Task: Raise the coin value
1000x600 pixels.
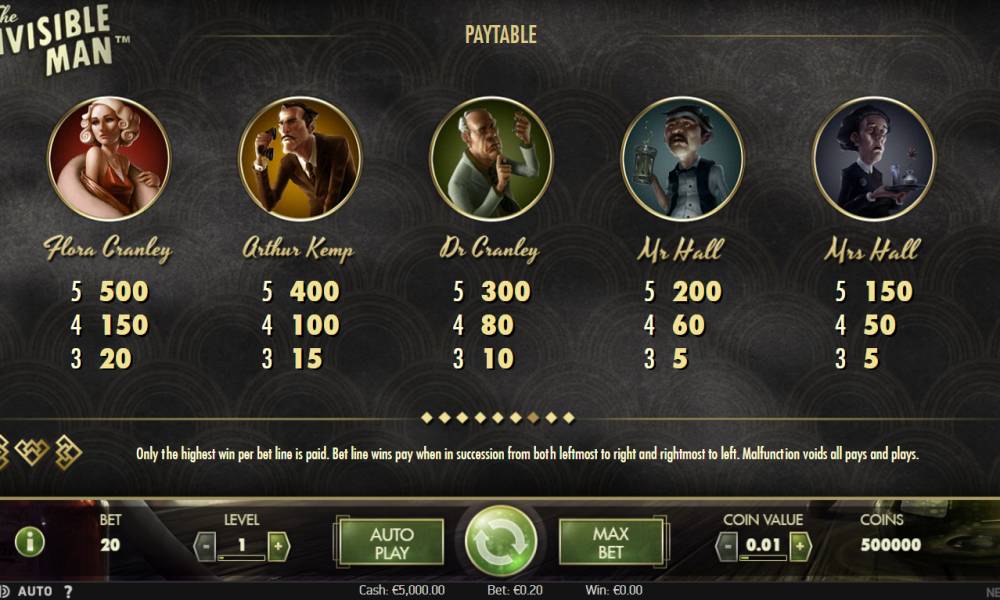Action: coord(799,546)
